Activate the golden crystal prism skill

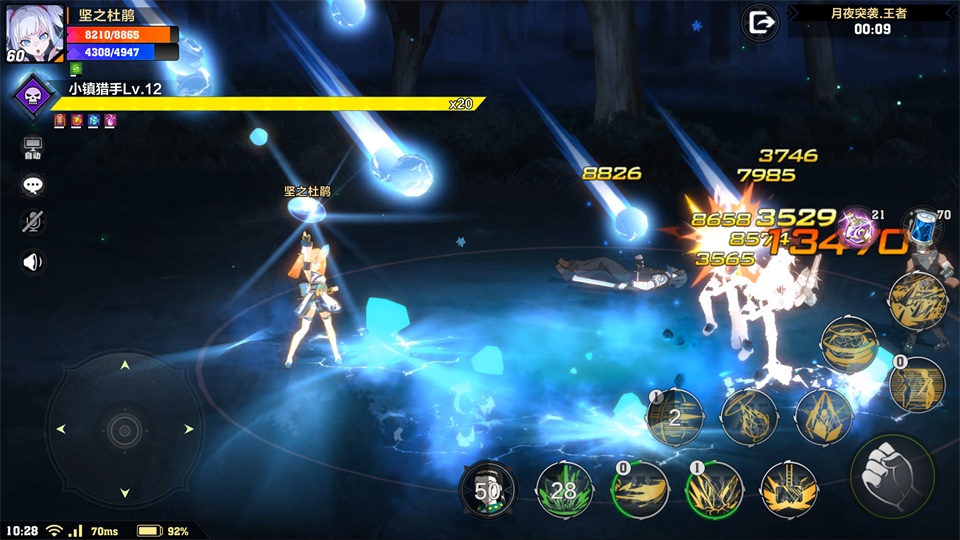point(824,416)
